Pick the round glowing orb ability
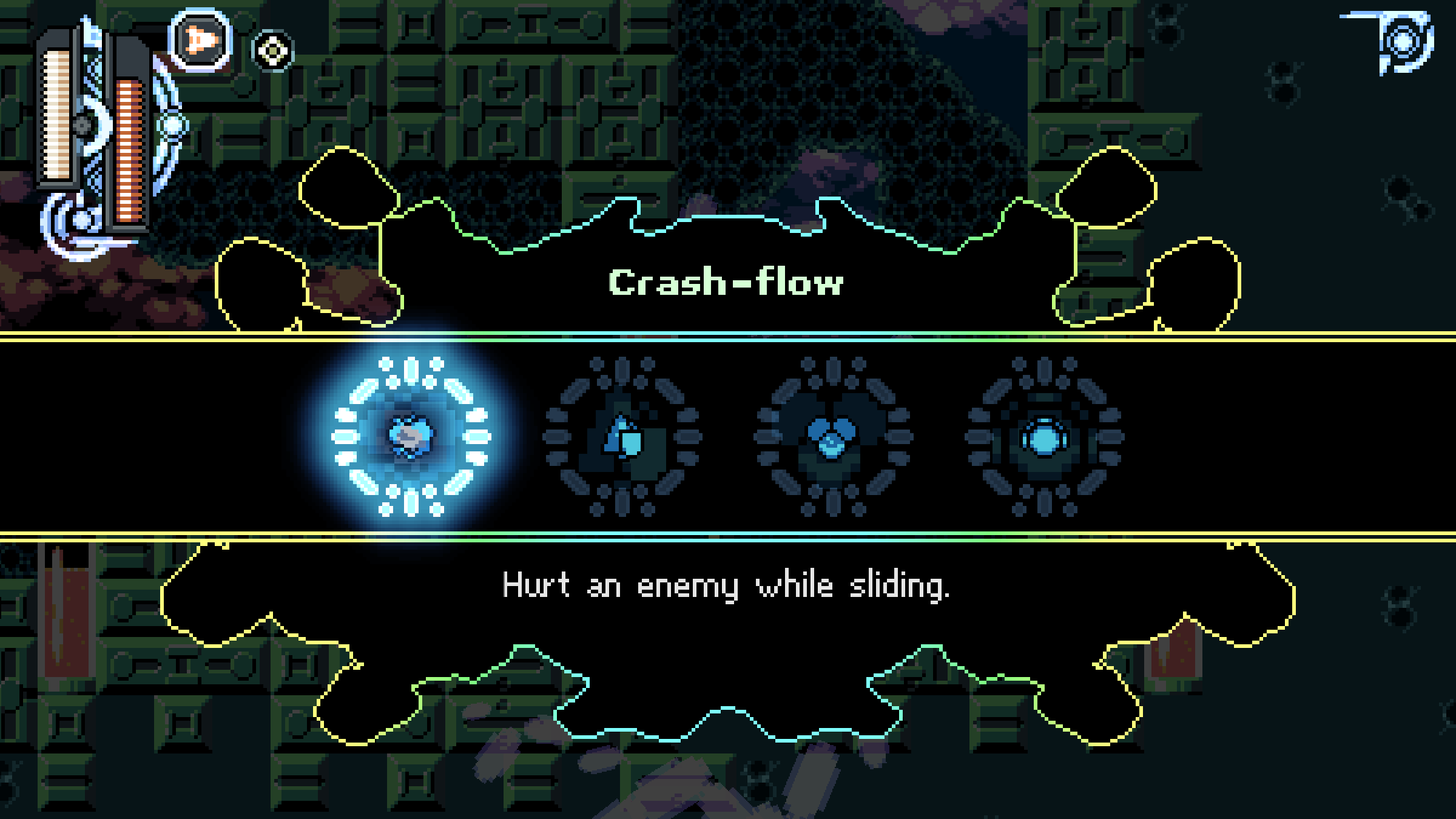The width and height of the screenshot is (1456, 819). pyautogui.click(x=1043, y=436)
